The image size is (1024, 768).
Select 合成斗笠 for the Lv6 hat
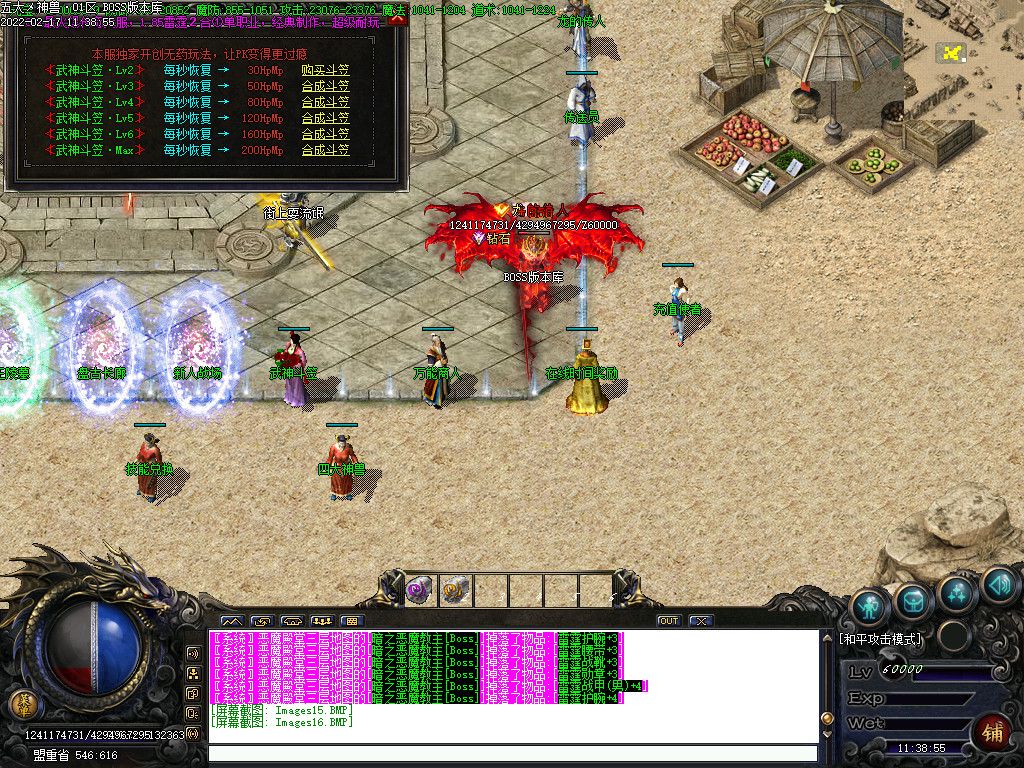325,134
